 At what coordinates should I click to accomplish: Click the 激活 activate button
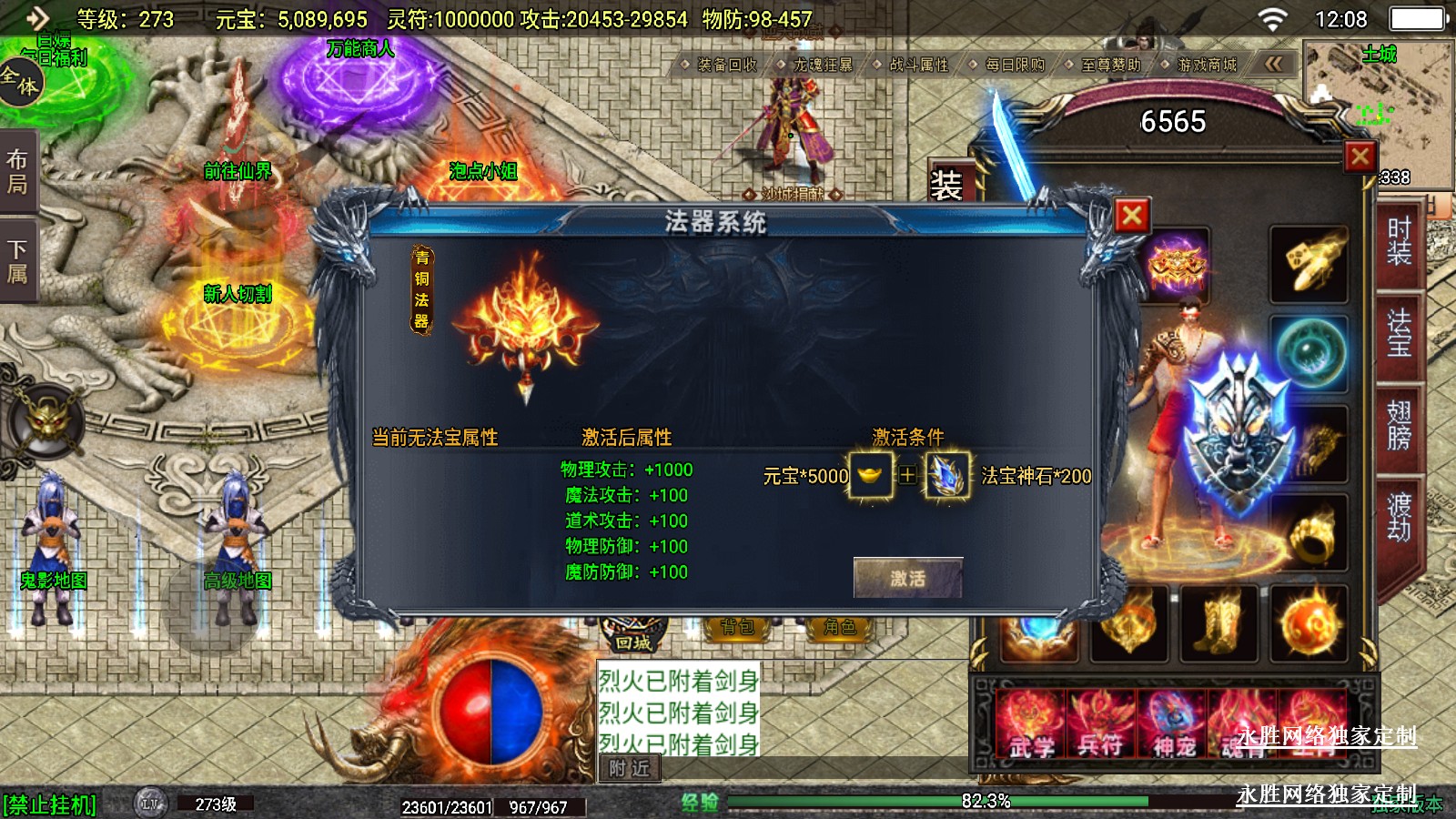pos(907,578)
